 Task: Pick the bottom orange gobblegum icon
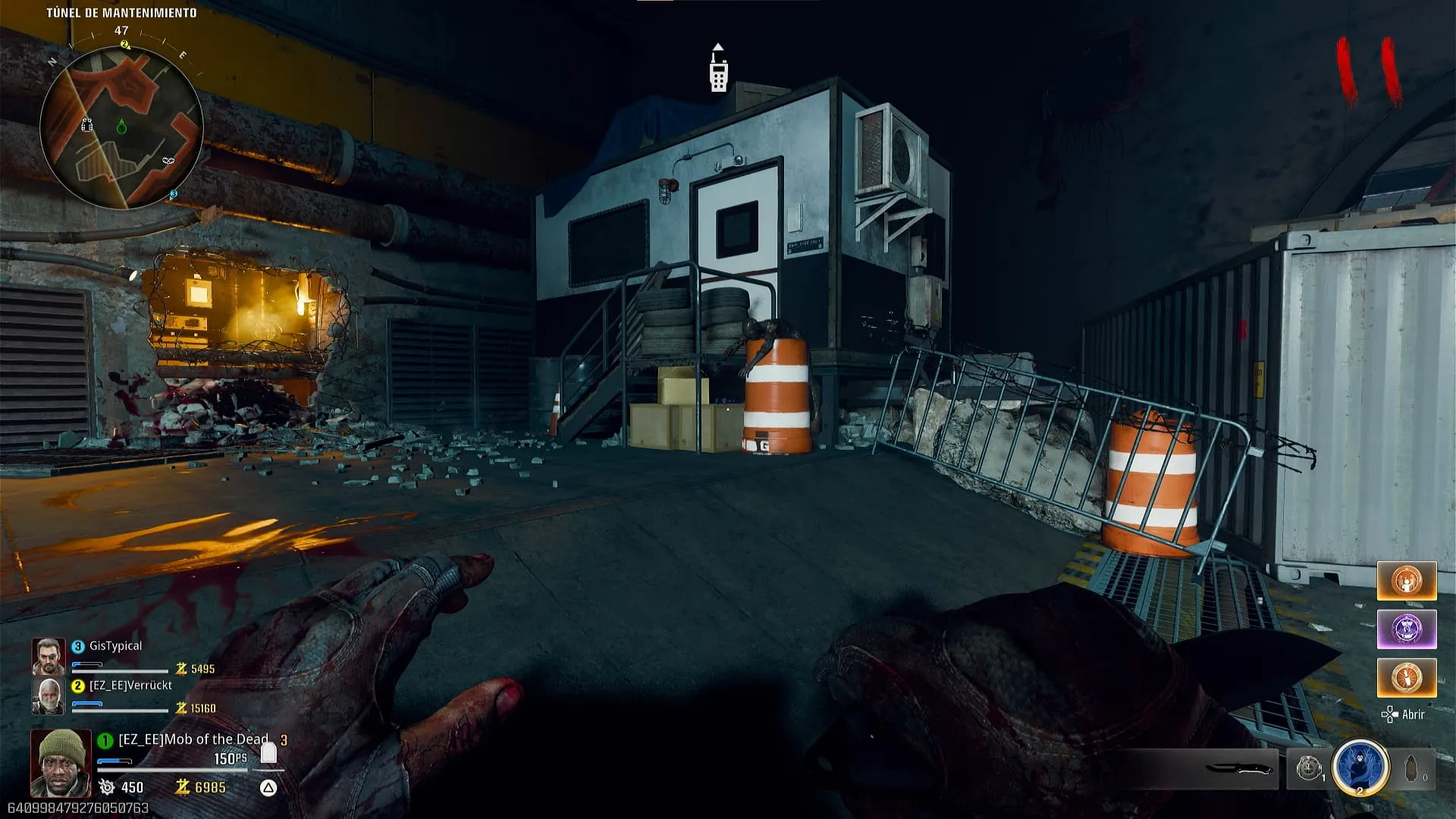click(1407, 677)
